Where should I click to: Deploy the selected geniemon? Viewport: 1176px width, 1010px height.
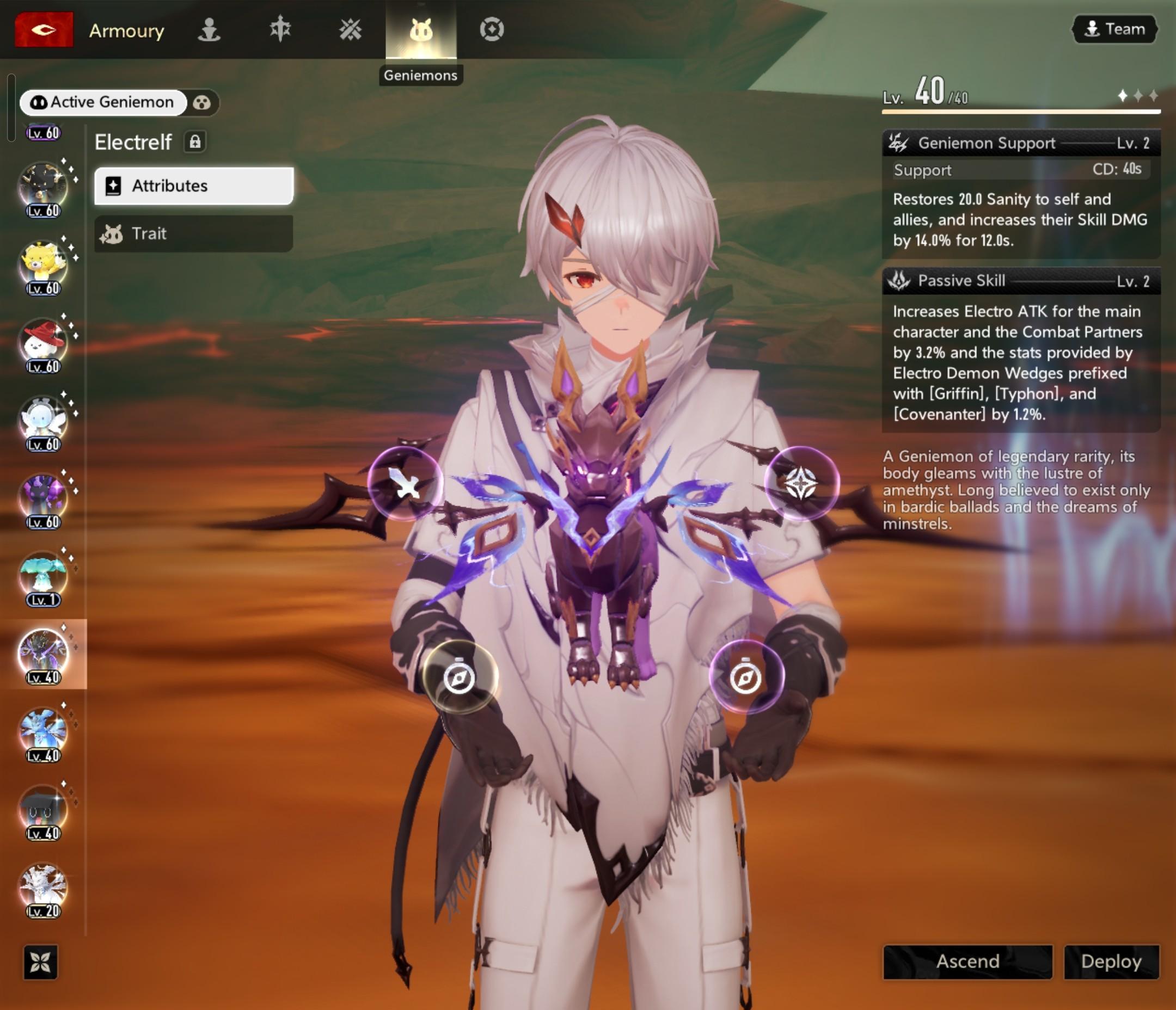[x=1111, y=961]
